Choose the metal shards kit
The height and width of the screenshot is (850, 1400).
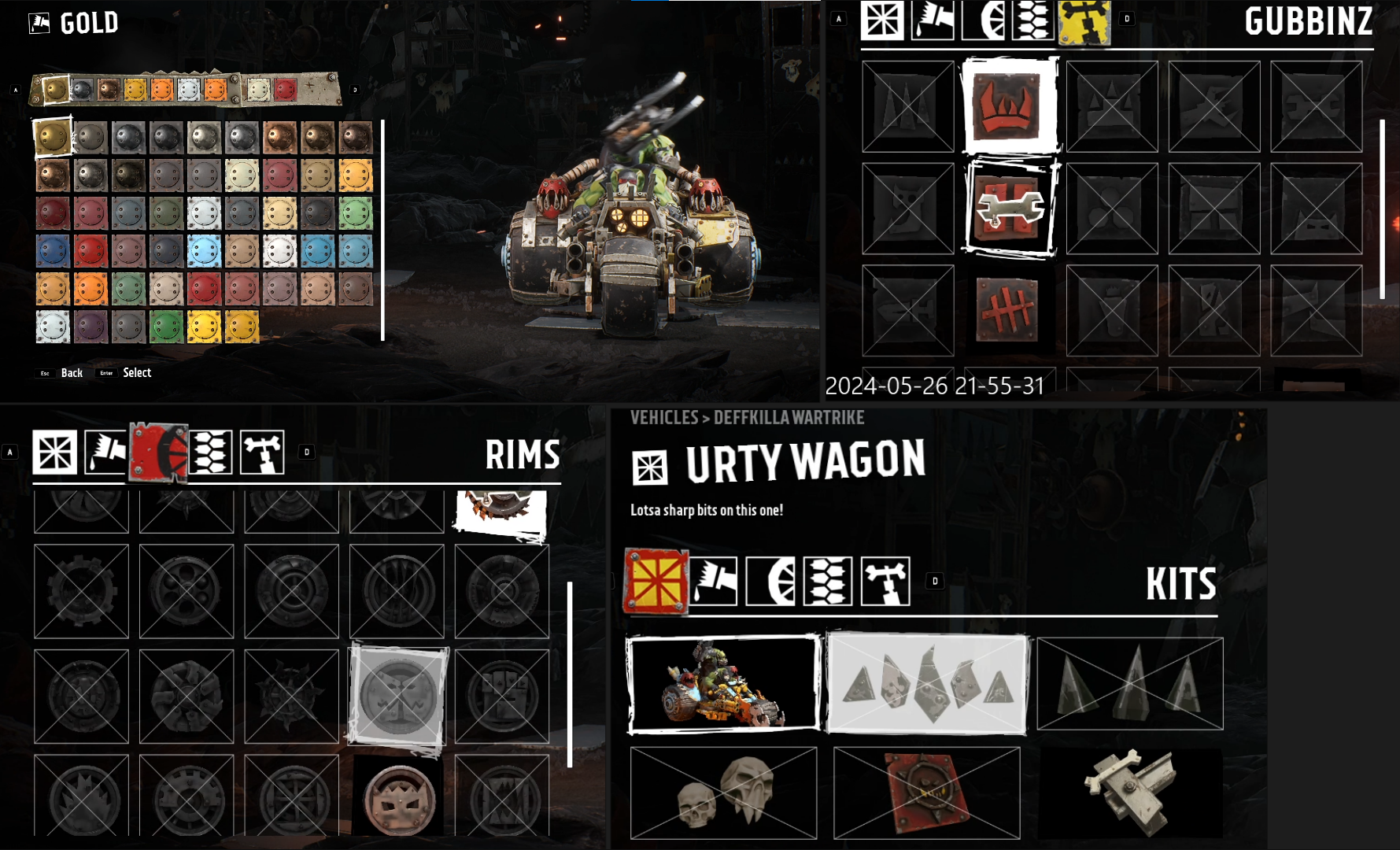[927, 683]
